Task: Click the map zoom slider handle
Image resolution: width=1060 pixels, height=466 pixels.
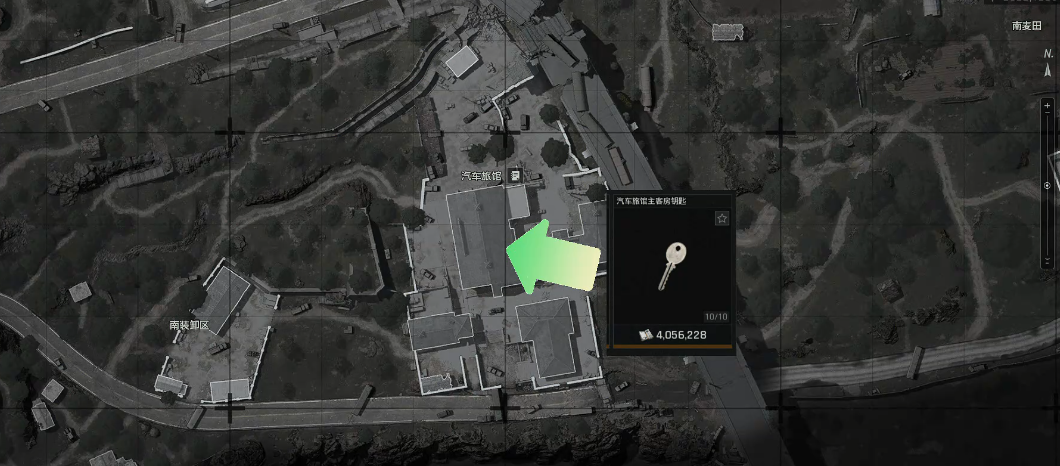Action: coord(1047,185)
